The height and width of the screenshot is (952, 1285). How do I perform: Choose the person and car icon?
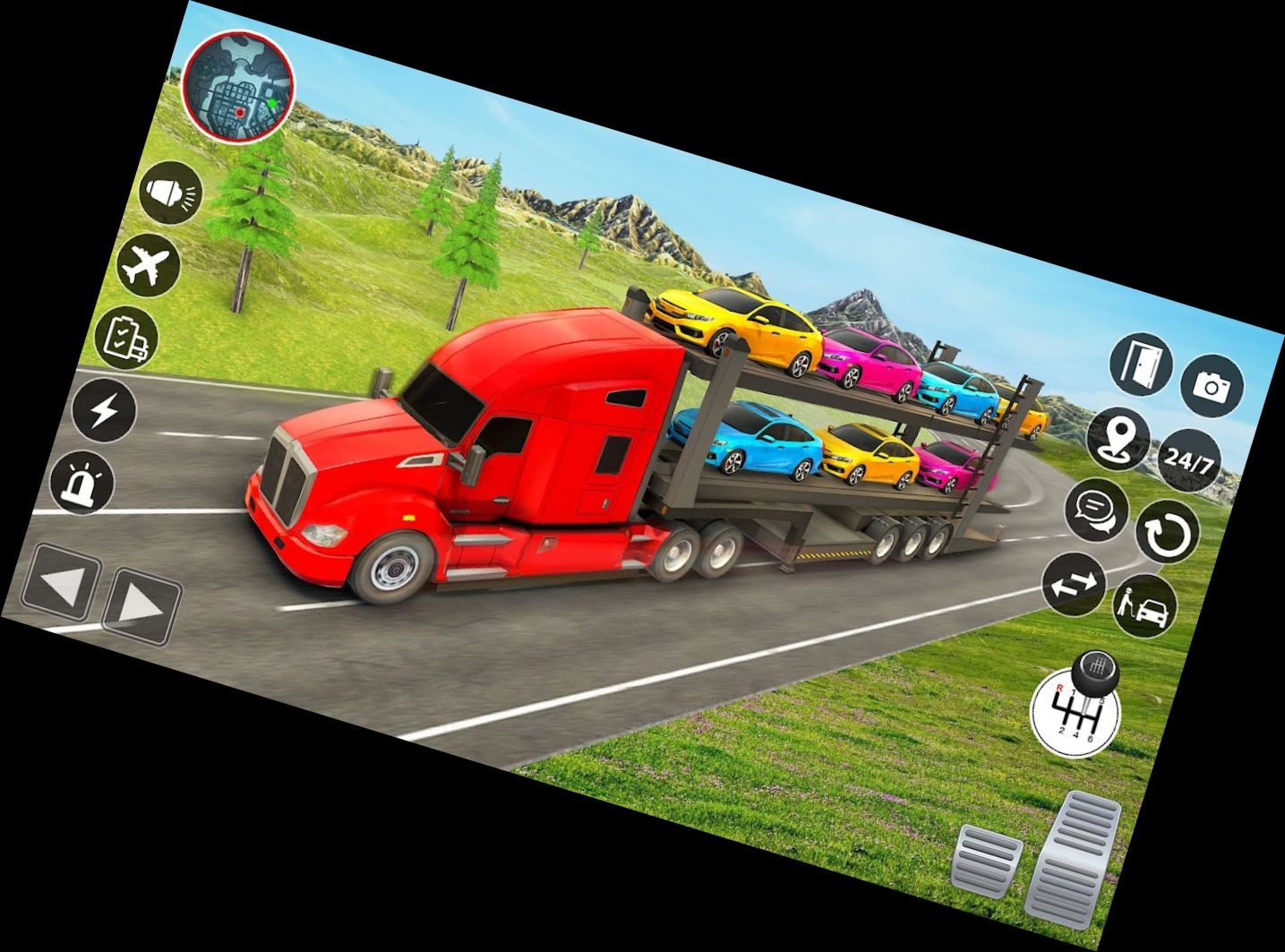[1145, 606]
